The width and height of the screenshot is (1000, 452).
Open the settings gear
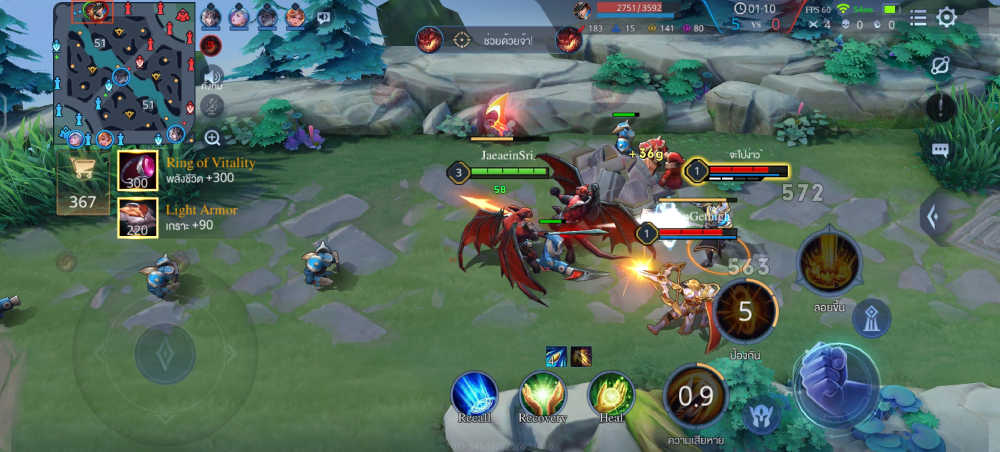[946, 17]
